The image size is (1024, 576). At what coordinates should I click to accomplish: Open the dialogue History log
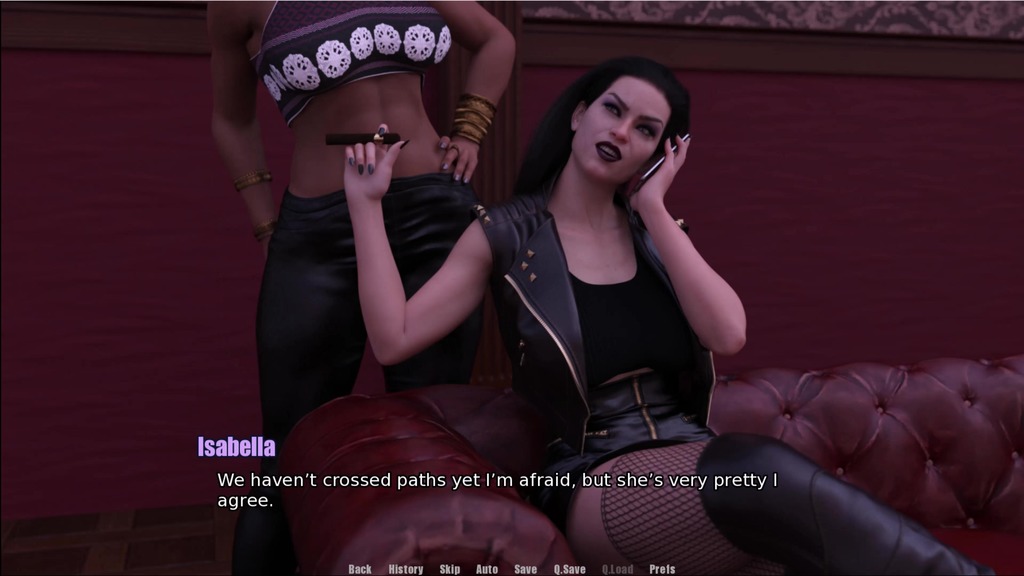[406, 569]
